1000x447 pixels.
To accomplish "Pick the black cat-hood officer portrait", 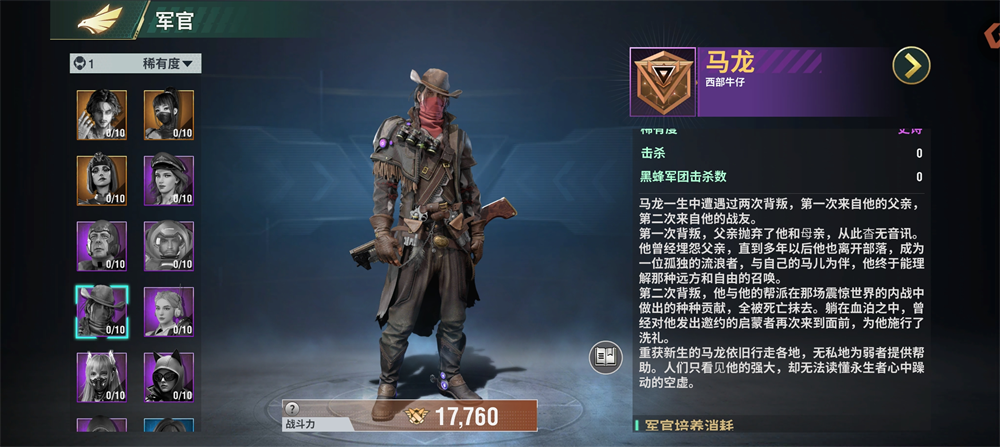I will (x=168, y=377).
